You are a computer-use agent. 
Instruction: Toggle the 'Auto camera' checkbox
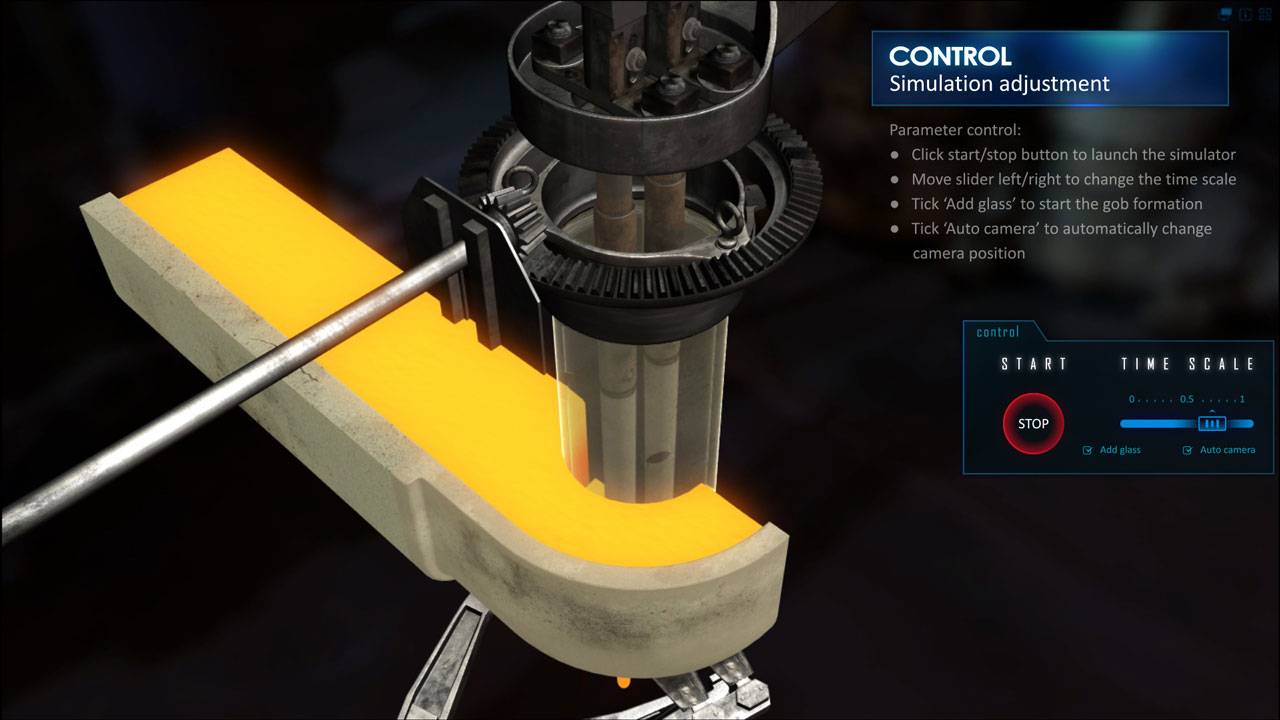pos(1188,450)
